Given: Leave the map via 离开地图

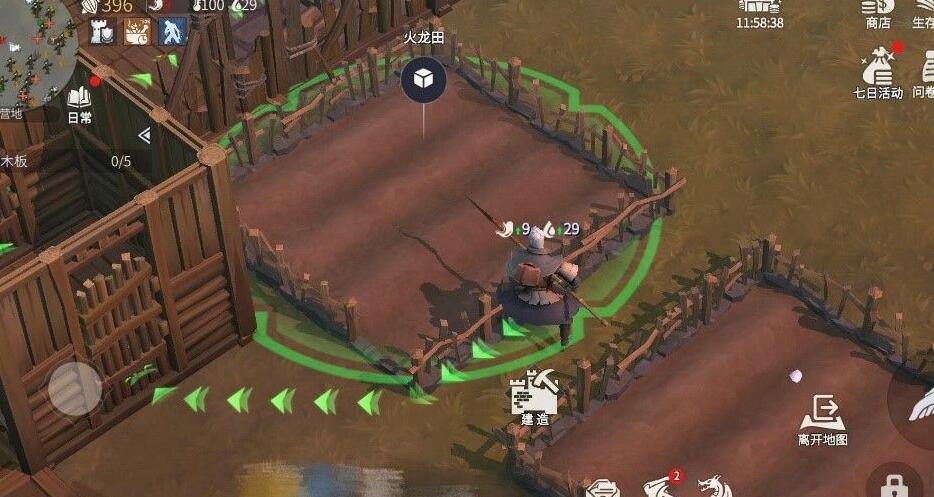Looking at the screenshot, I should tap(822, 417).
